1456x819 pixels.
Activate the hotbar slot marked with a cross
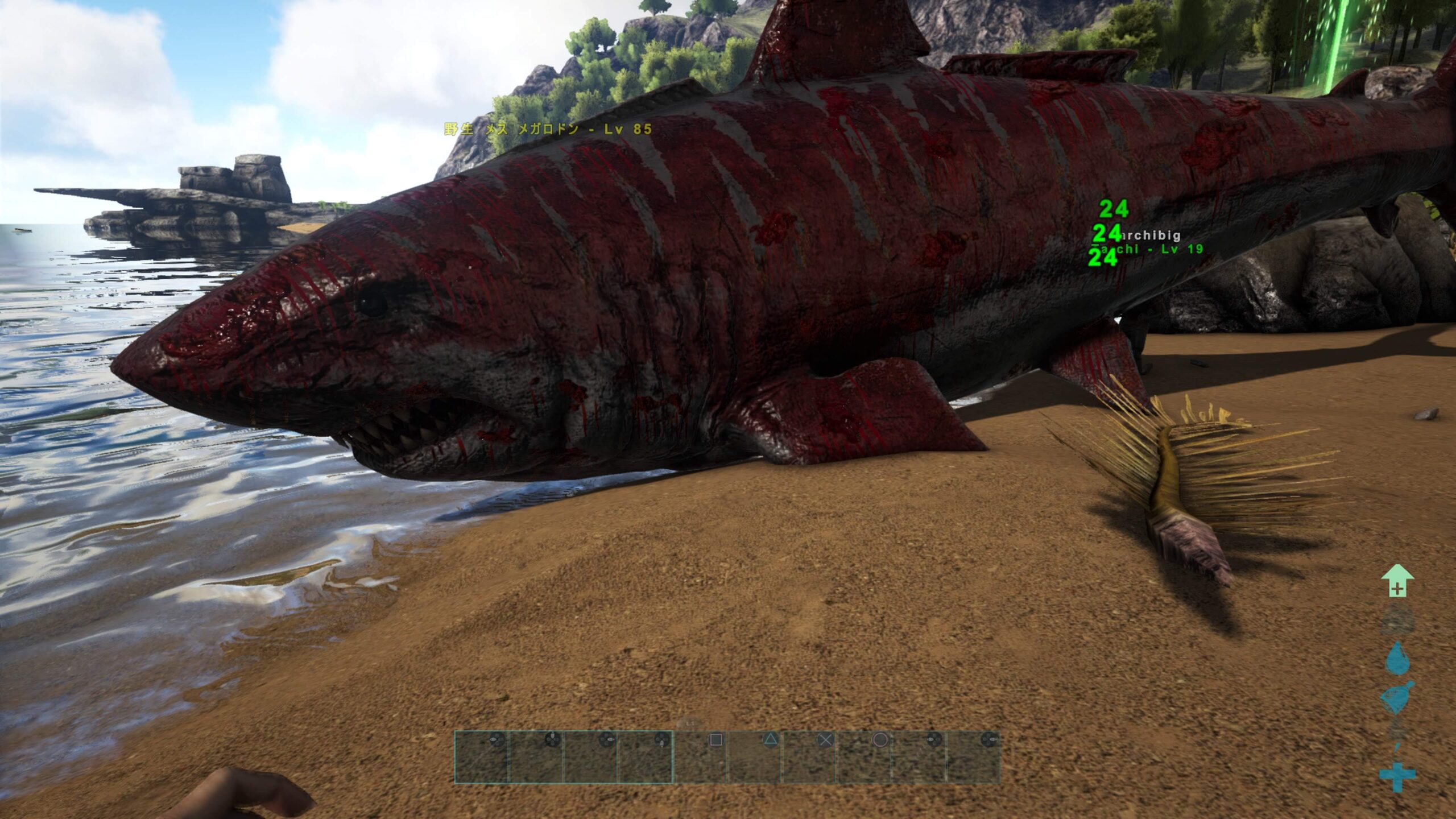pyautogui.click(x=810, y=757)
